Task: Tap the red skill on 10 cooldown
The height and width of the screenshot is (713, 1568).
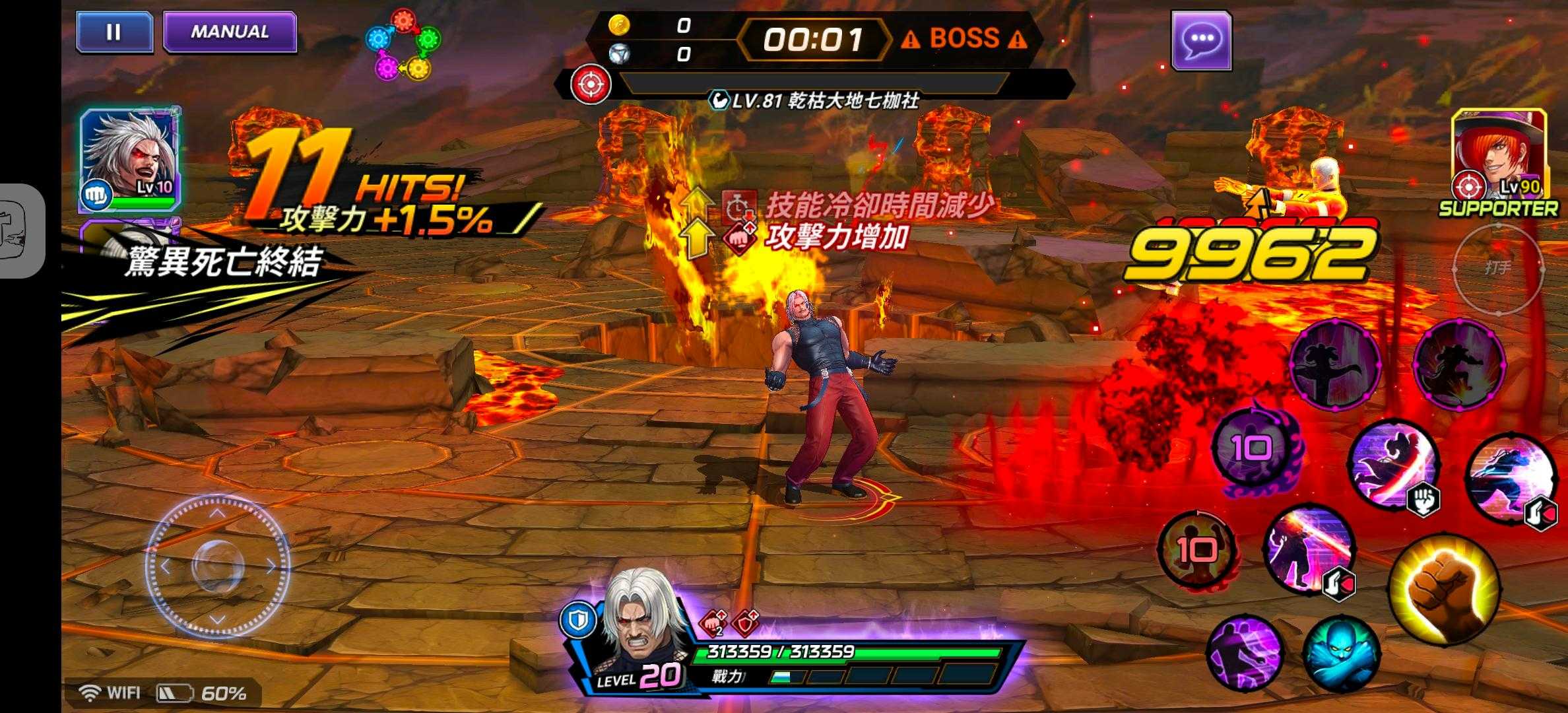Action: (1196, 549)
